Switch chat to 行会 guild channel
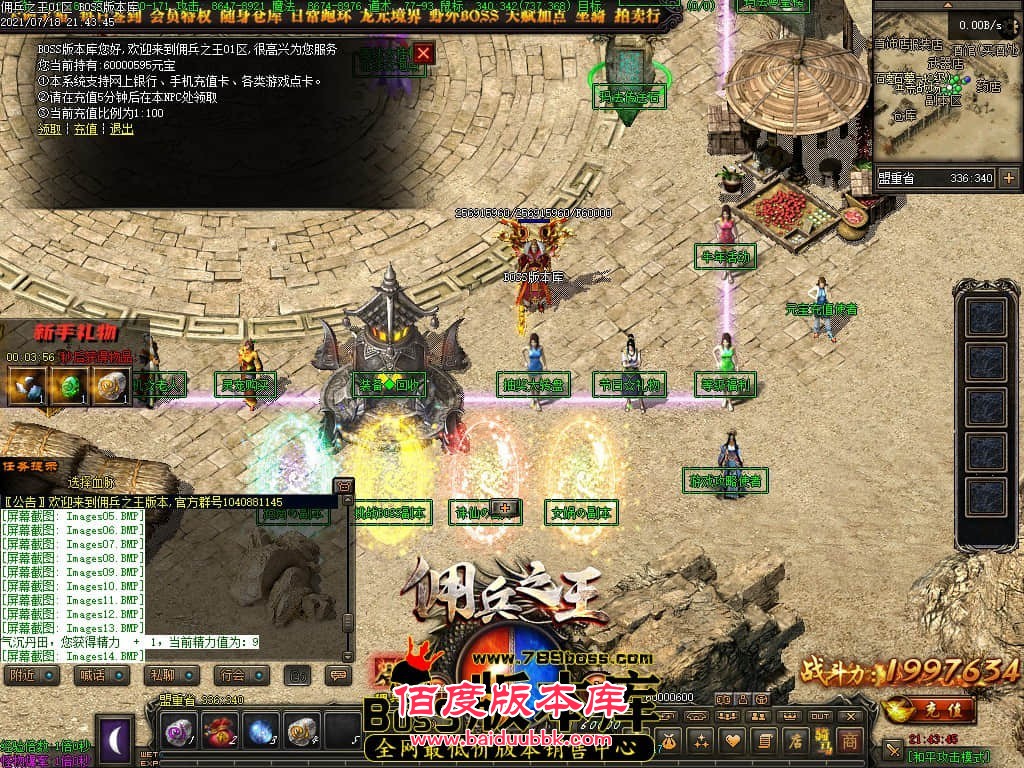This screenshot has width=1024, height=768. tap(237, 675)
